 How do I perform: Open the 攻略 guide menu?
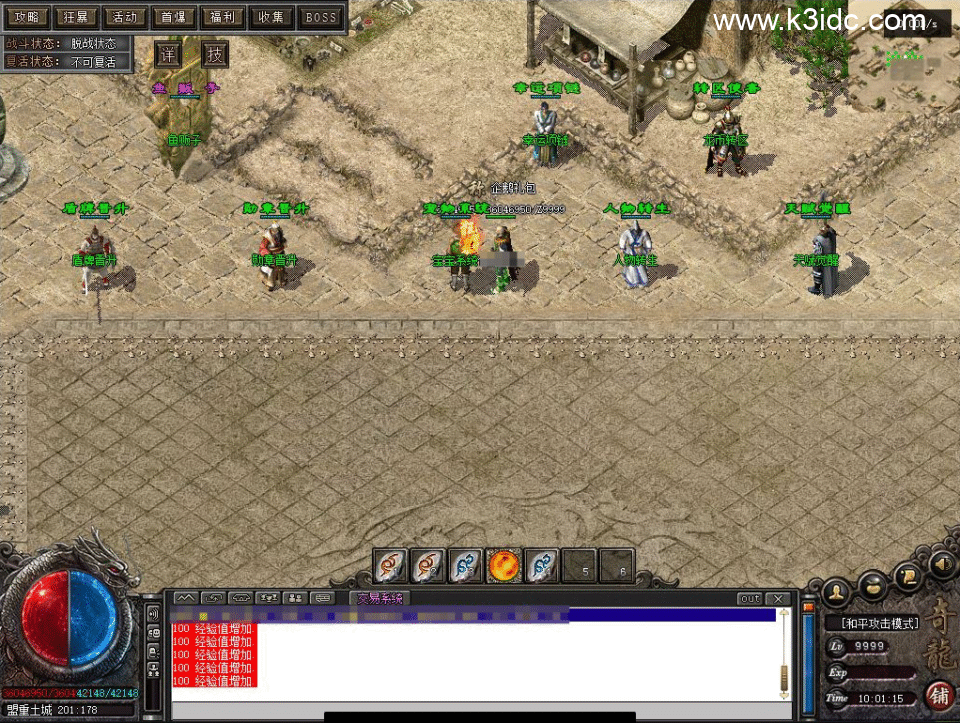tap(27, 17)
